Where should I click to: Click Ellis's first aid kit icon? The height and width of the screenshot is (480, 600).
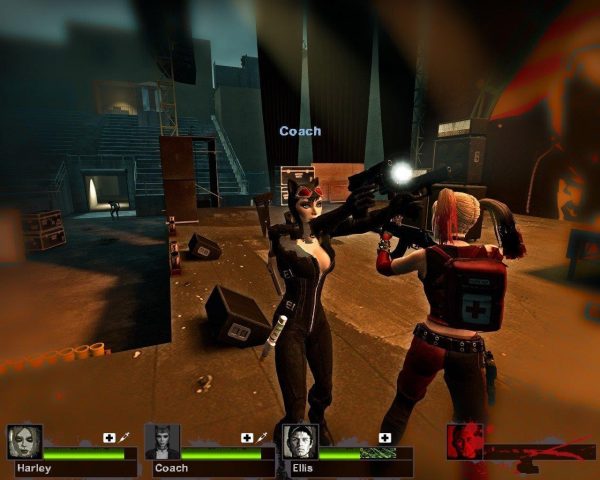385,438
